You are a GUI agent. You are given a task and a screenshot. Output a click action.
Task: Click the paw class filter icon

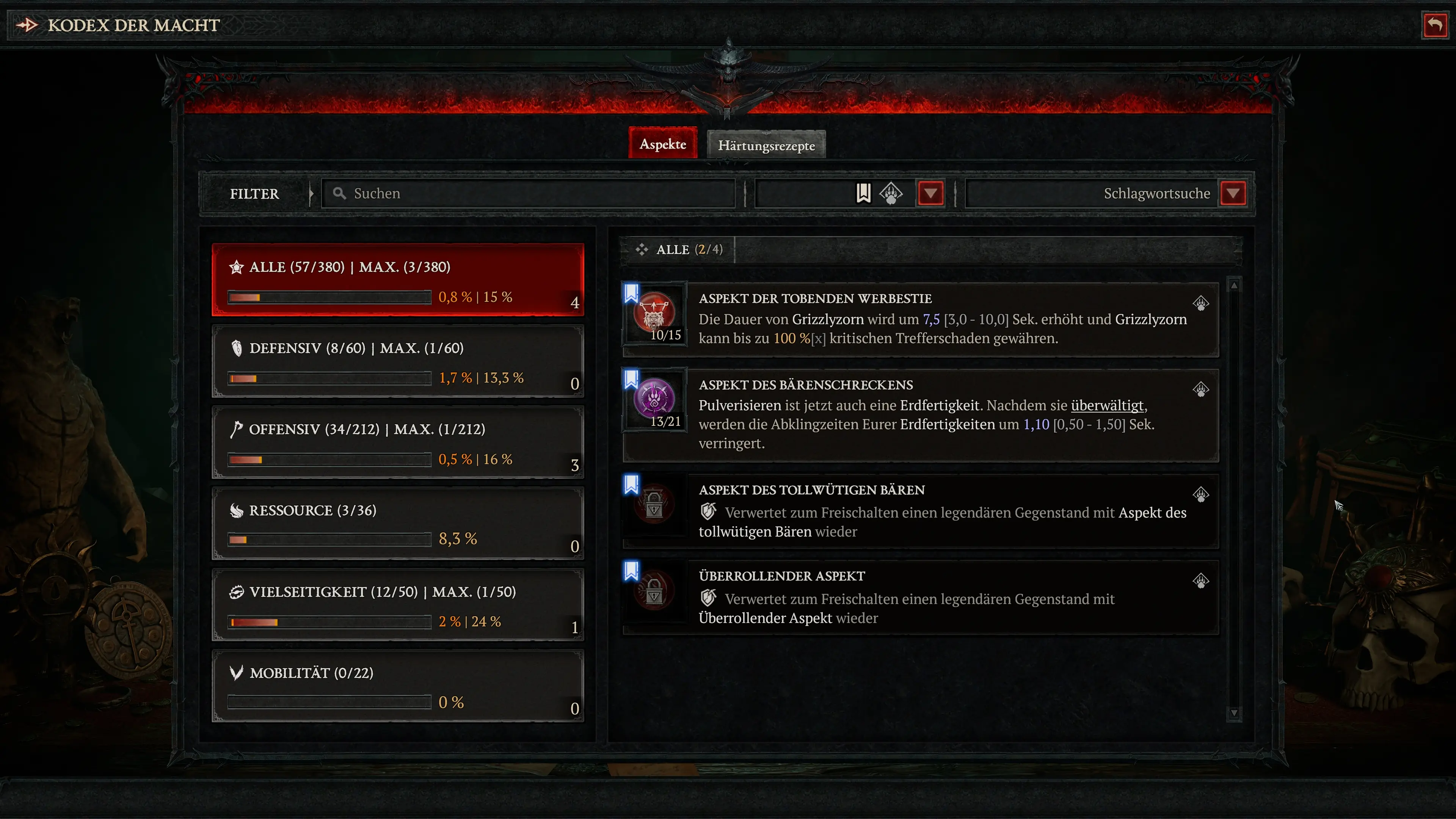pyautogui.click(x=891, y=193)
